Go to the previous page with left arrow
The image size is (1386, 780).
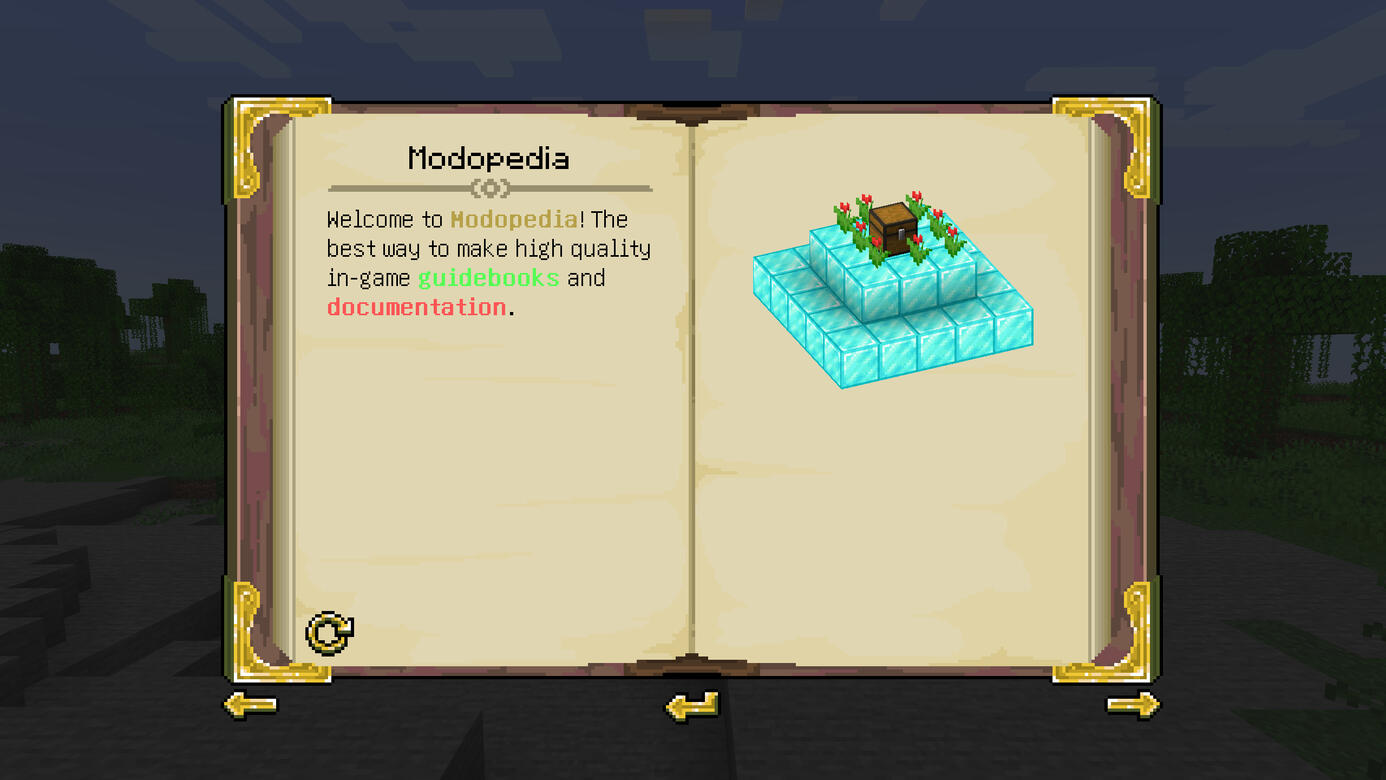pos(249,706)
